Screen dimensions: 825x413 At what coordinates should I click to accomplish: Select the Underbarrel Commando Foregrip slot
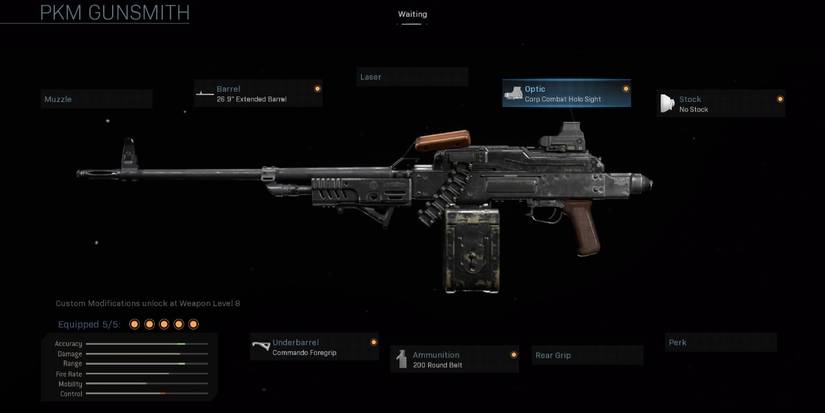[x=314, y=347]
